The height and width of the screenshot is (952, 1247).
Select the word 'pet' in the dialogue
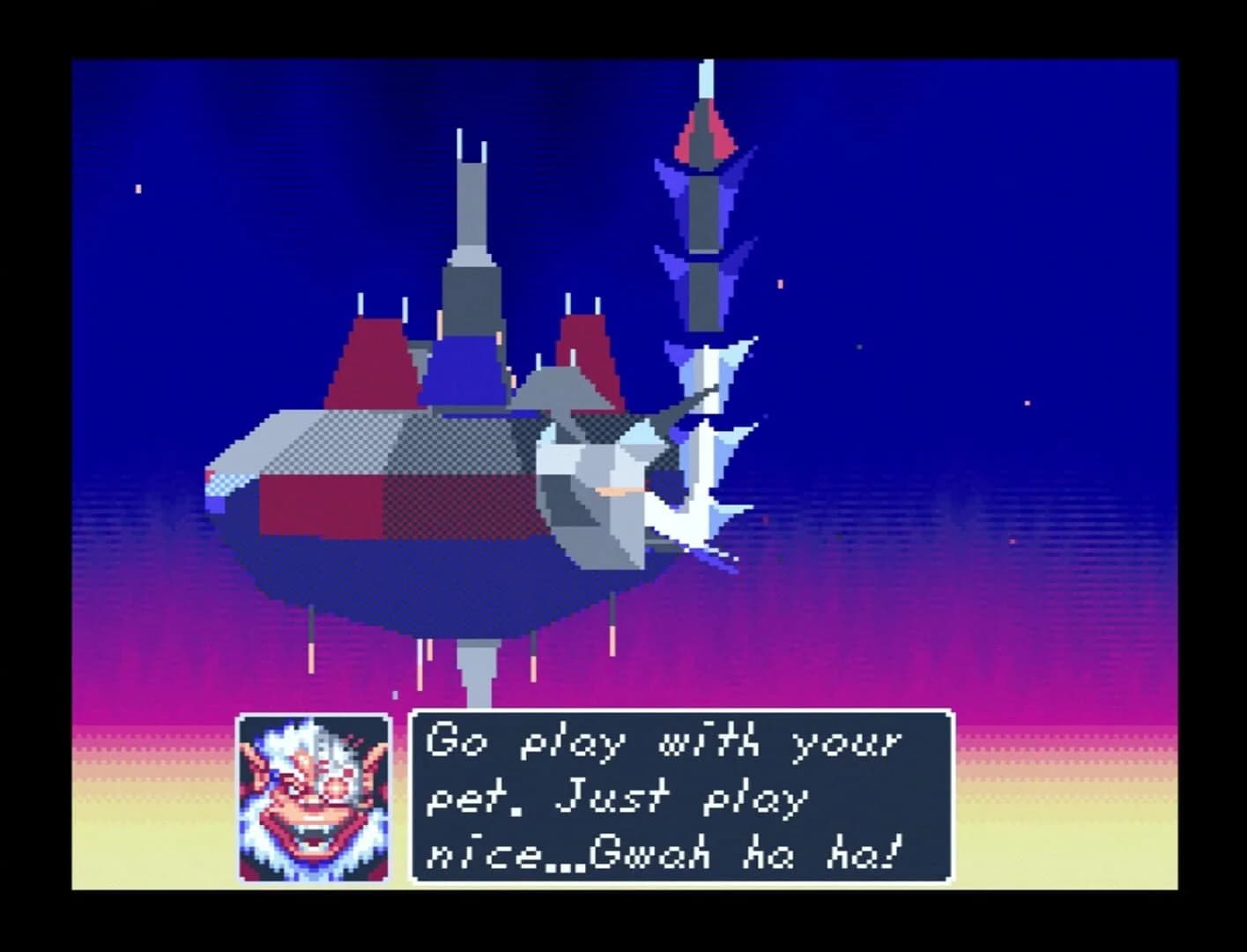pyautogui.click(x=458, y=798)
